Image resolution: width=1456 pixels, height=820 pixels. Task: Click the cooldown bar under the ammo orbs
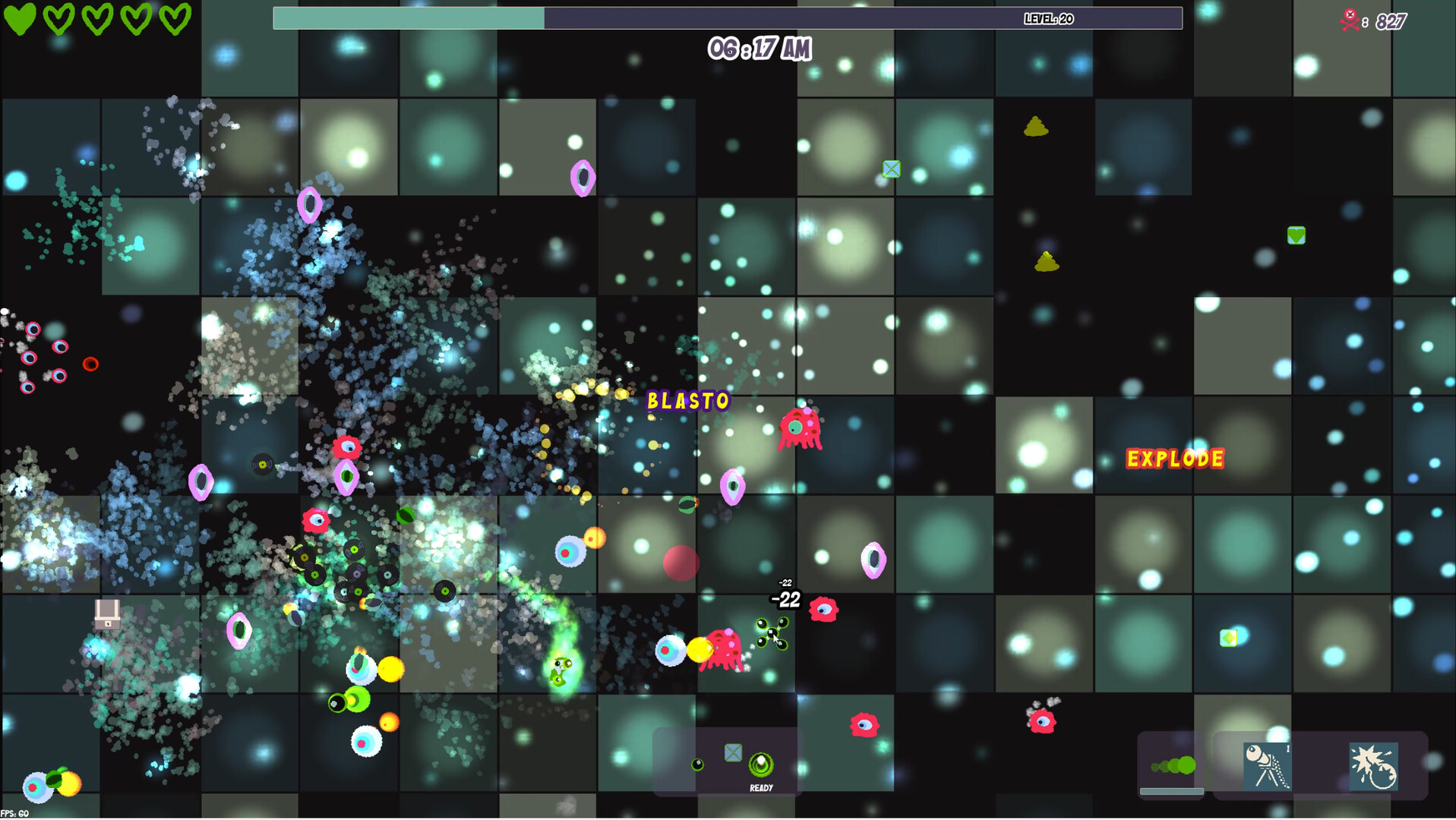1172,791
